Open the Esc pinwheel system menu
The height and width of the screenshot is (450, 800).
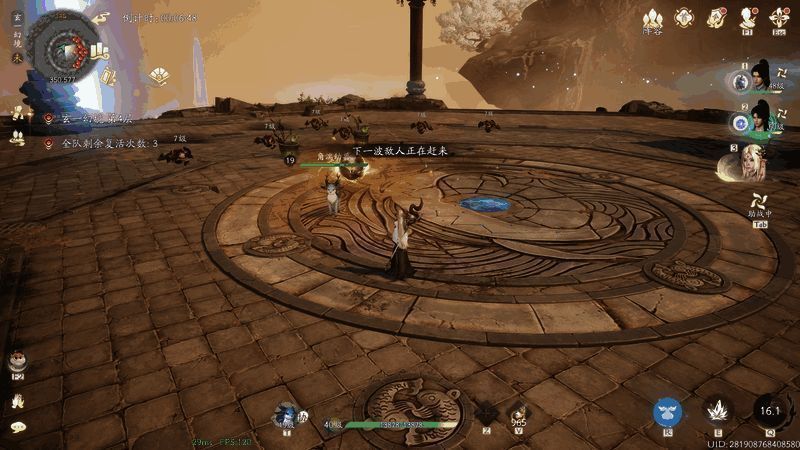coord(779,17)
